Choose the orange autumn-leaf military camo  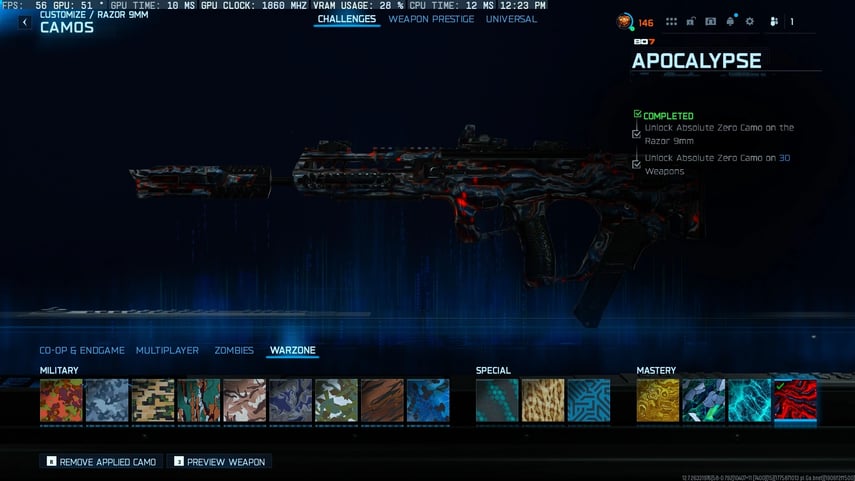tap(61, 400)
